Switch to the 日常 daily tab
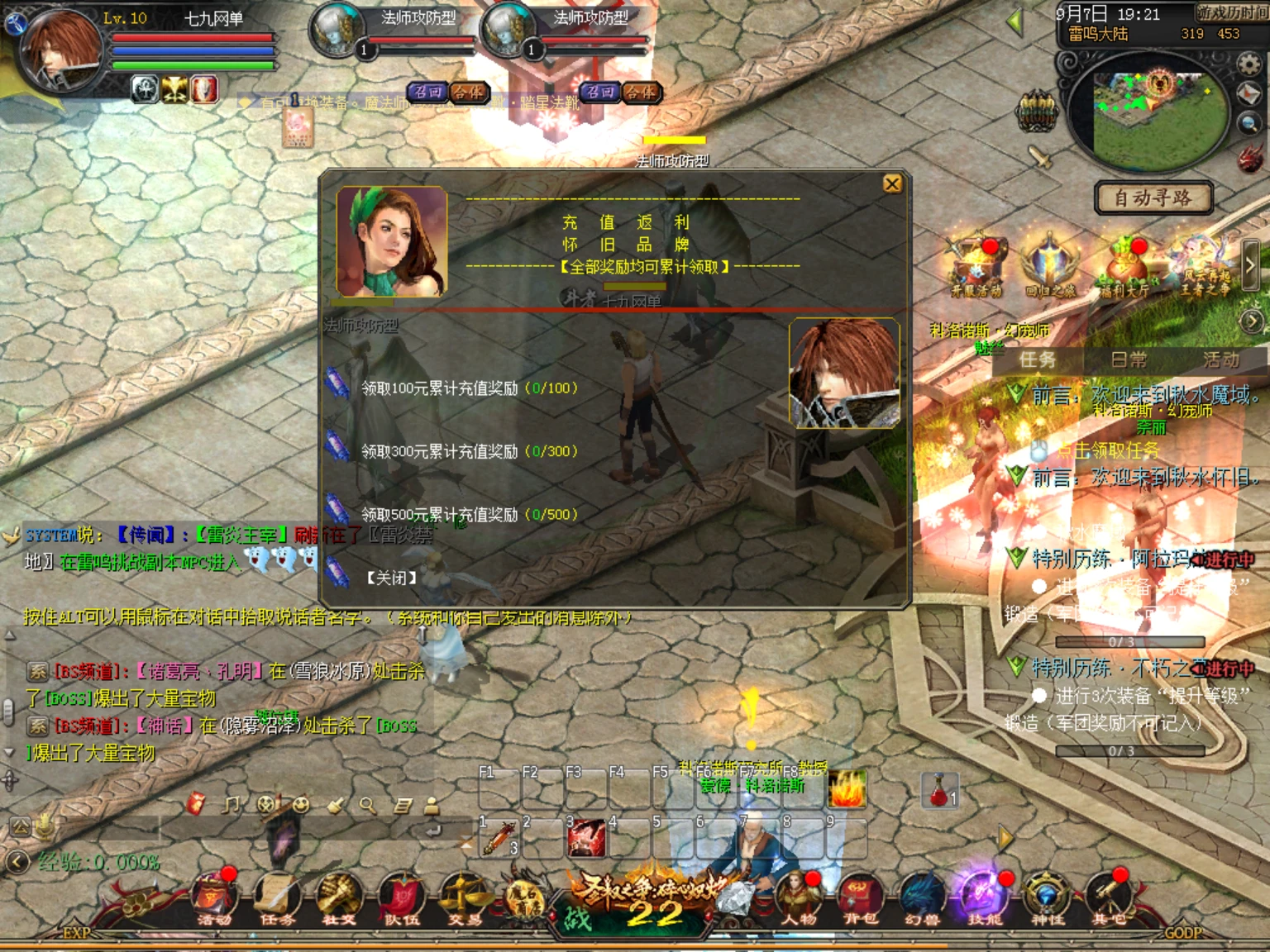Viewport: 1270px width, 952px height. pyautogui.click(x=1129, y=359)
